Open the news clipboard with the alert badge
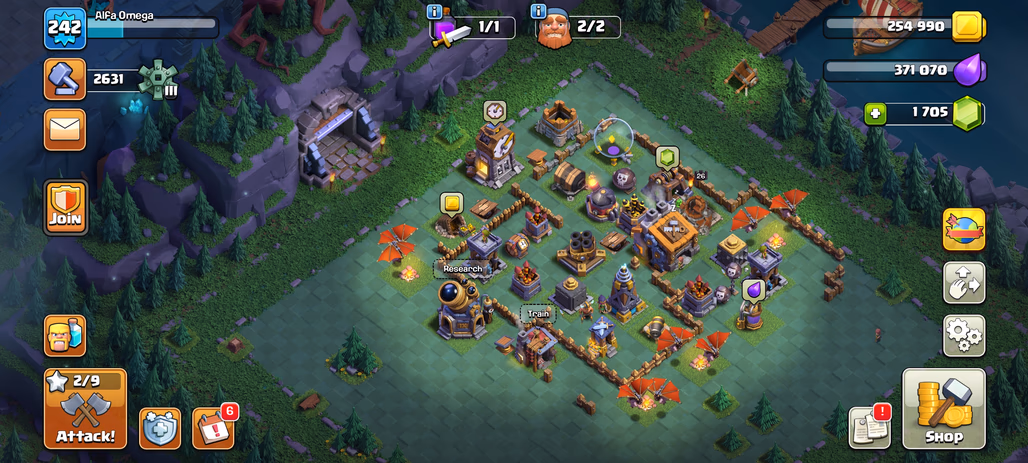1028x463 pixels. pos(869,428)
